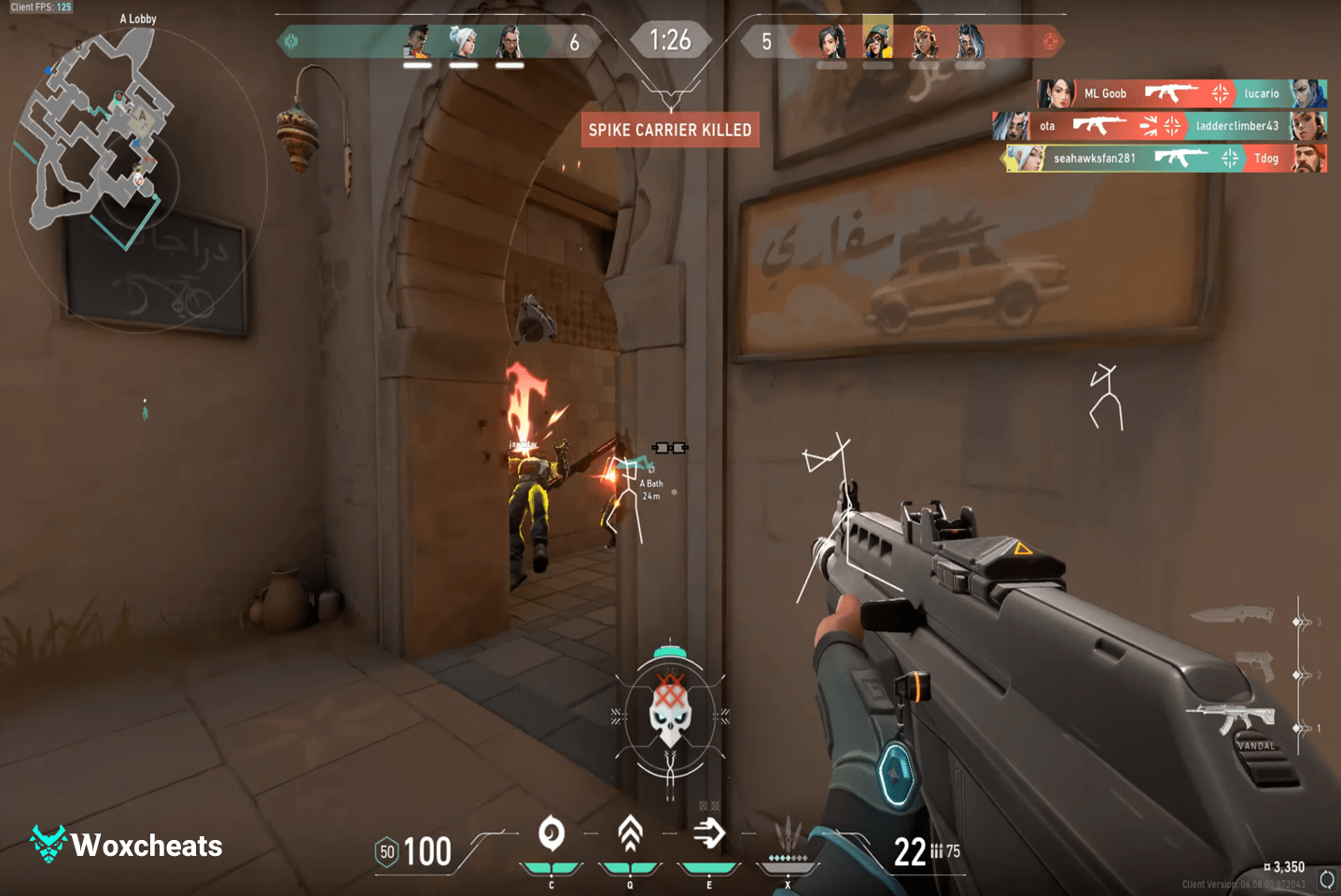Image resolution: width=1341 pixels, height=896 pixels.
Task: Click the seahawksfan281 kill feed entry
Action: click(1165, 158)
